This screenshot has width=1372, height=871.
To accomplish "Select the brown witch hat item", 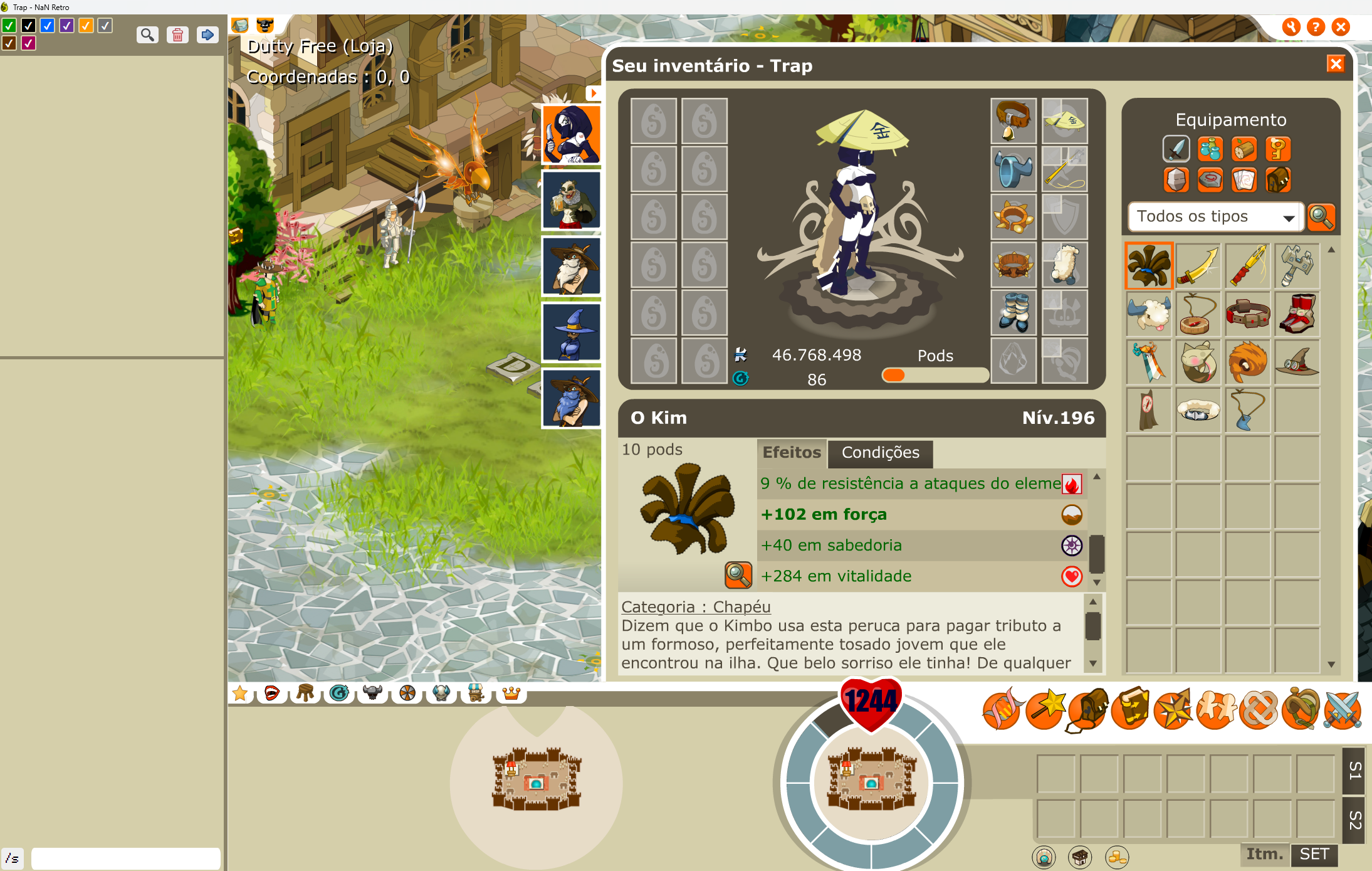I will tap(1297, 362).
